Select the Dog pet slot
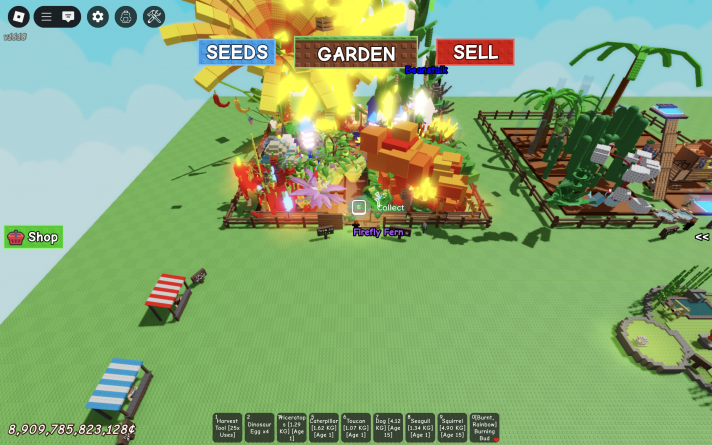The width and height of the screenshot is (712, 445). pyautogui.click(x=388, y=428)
